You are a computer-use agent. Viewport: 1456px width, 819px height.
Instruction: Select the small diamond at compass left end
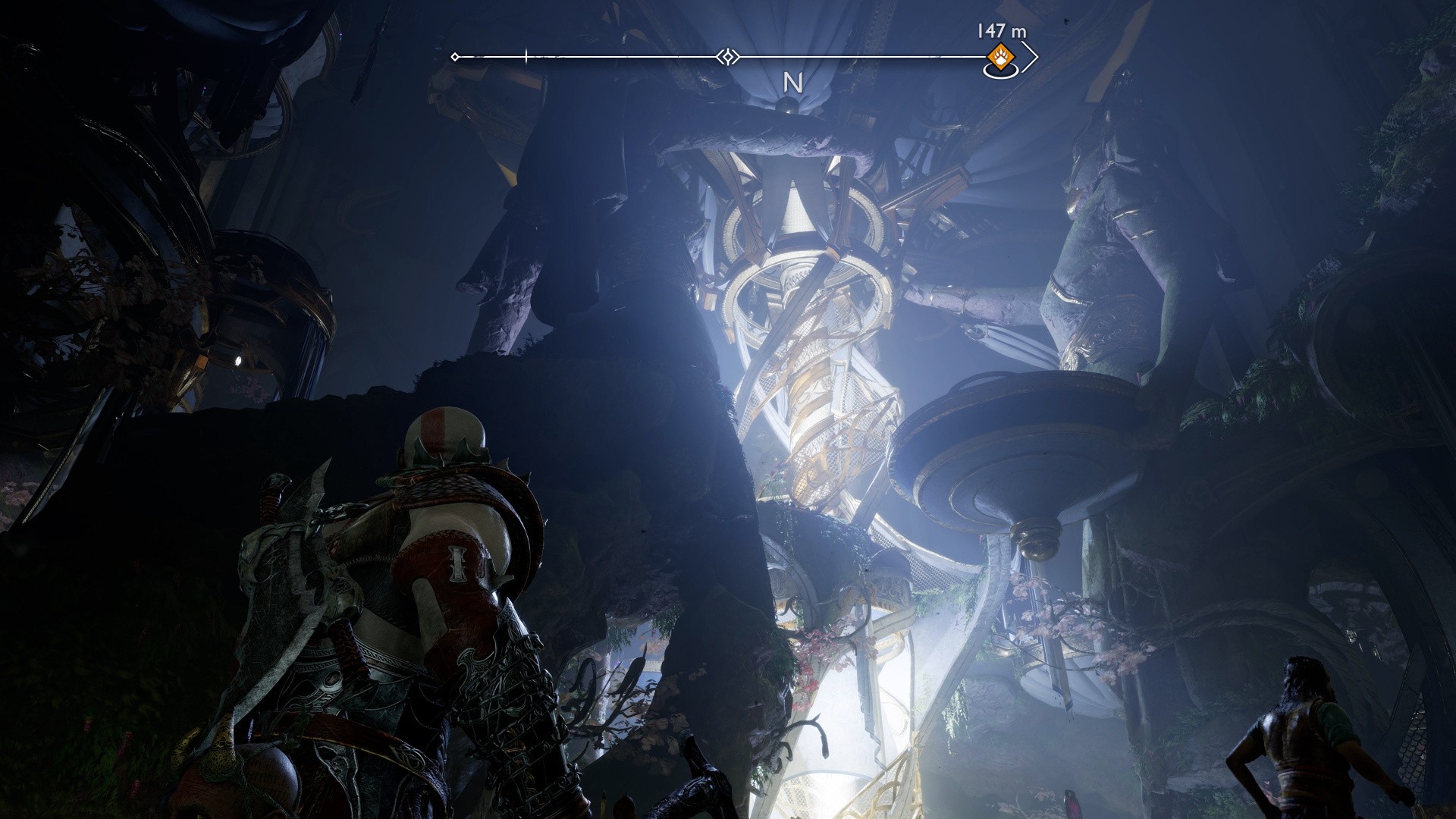tap(455, 57)
